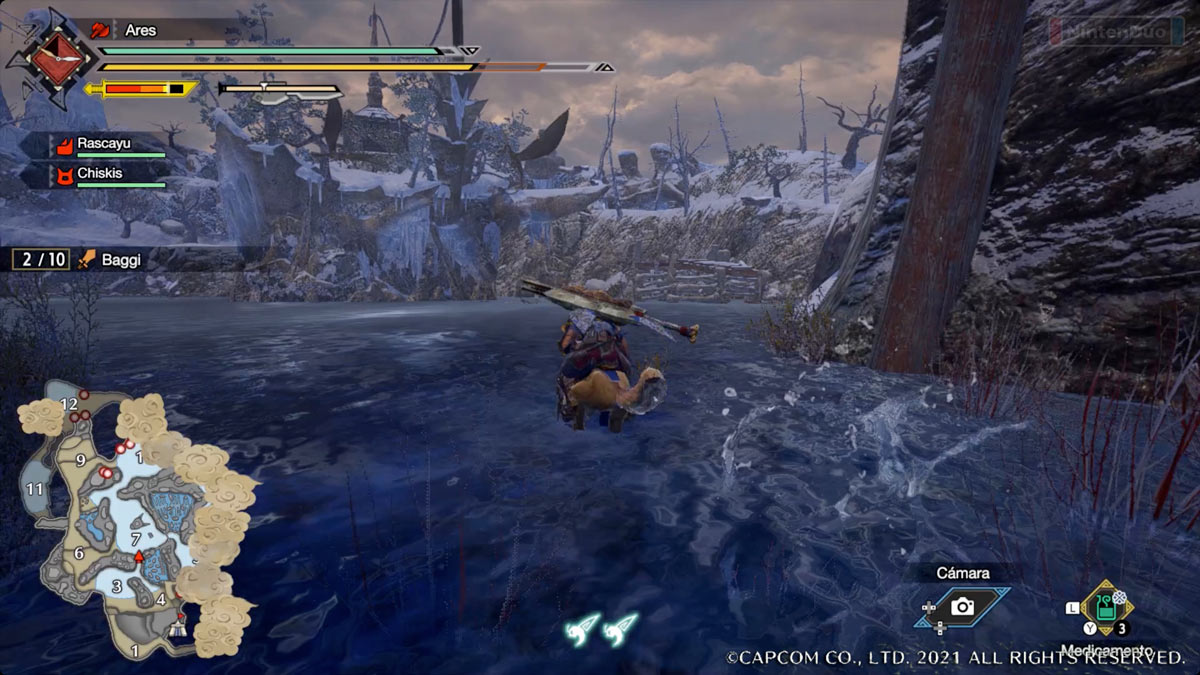Select area 7 on the minimap
Viewport: 1200px width, 675px height.
136,539
